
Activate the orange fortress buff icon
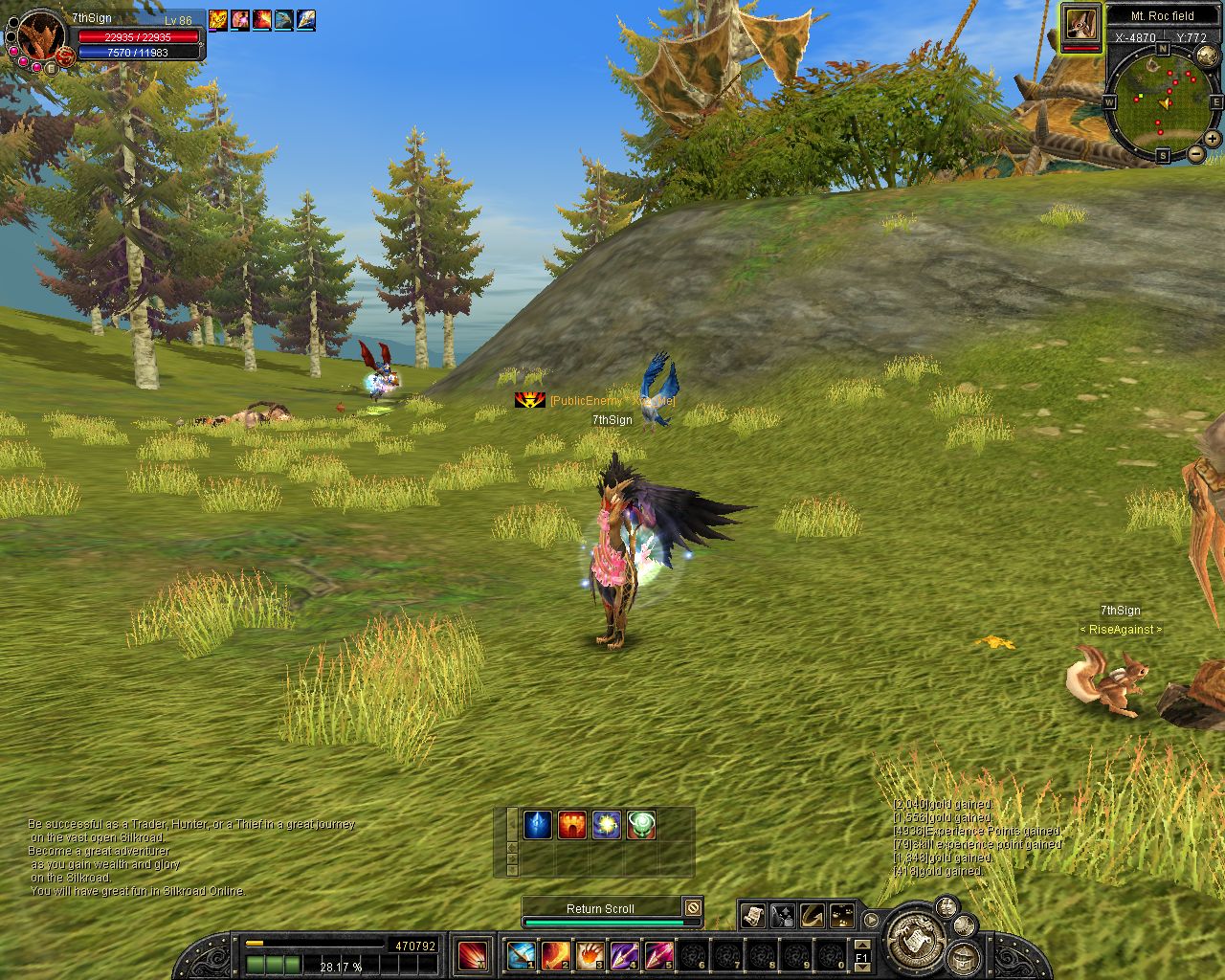571,825
